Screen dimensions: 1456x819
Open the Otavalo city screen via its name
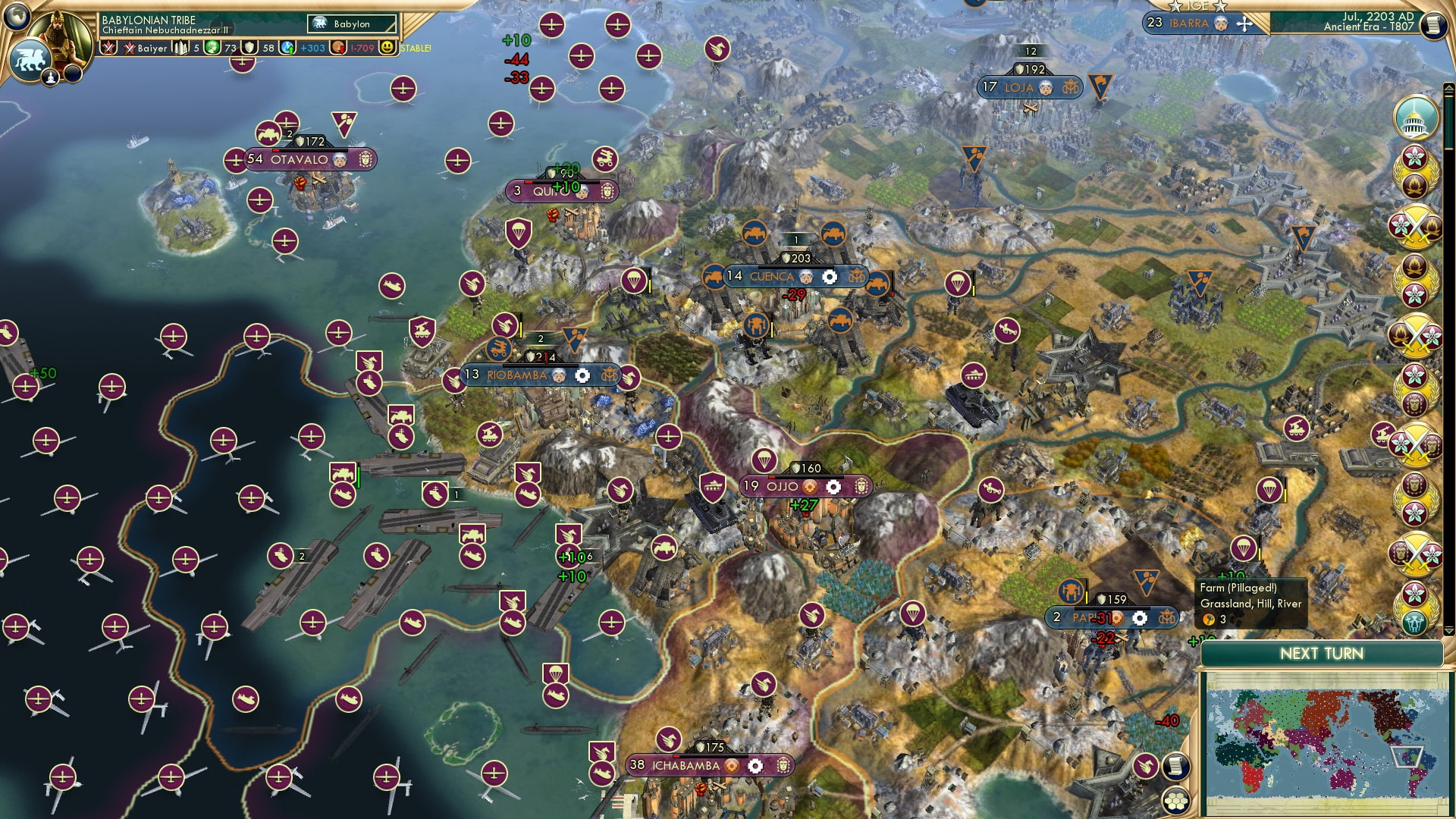(298, 160)
